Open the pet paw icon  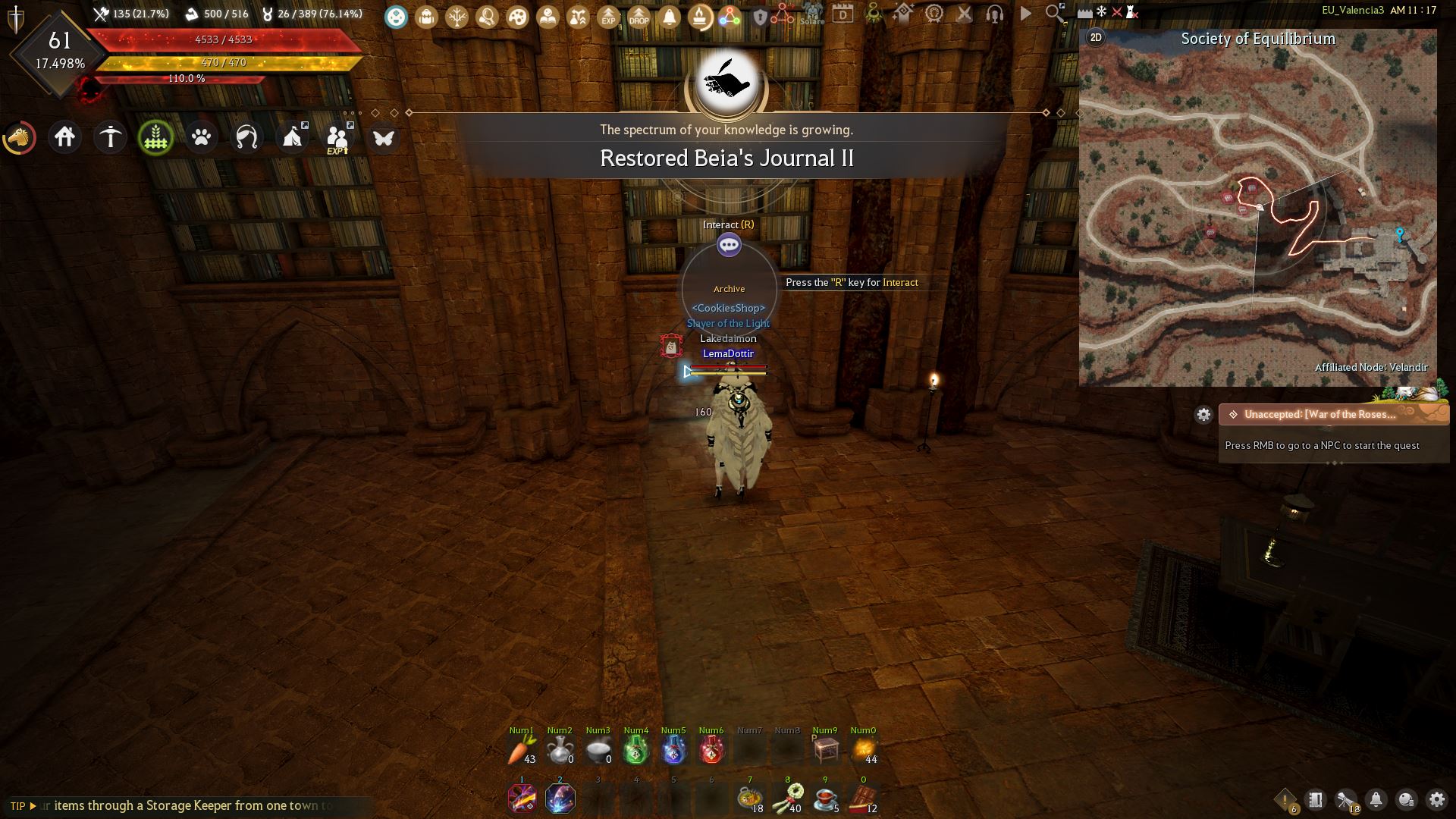point(202,137)
